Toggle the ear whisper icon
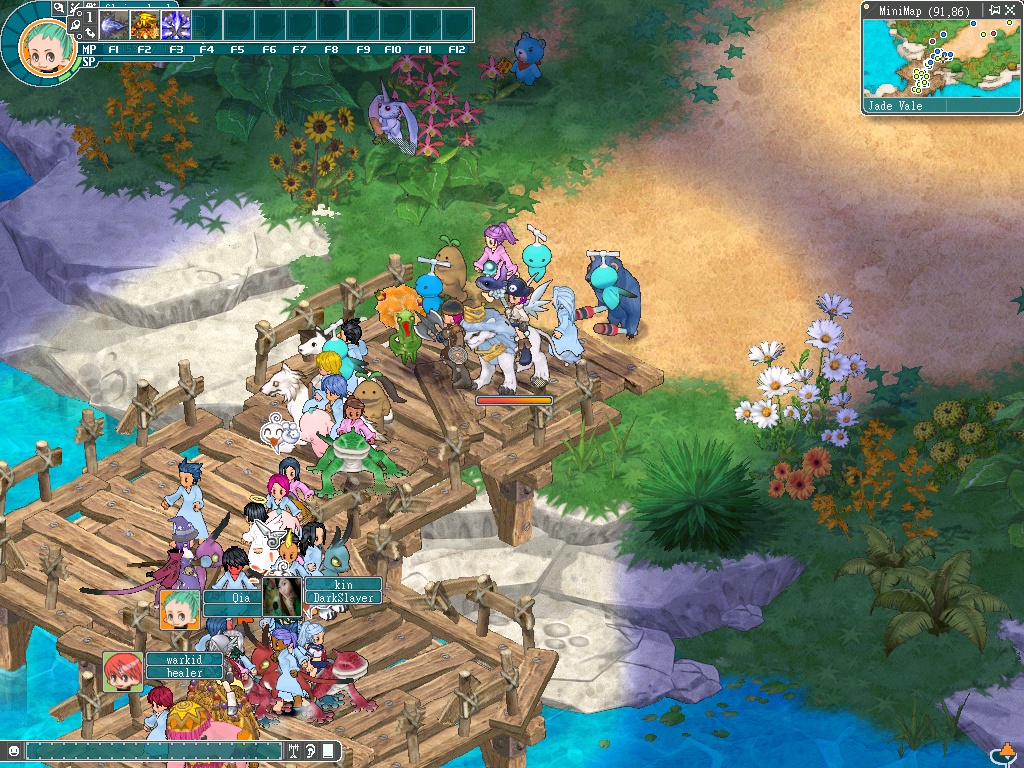The image size is (1024, 768). [311, 750]
